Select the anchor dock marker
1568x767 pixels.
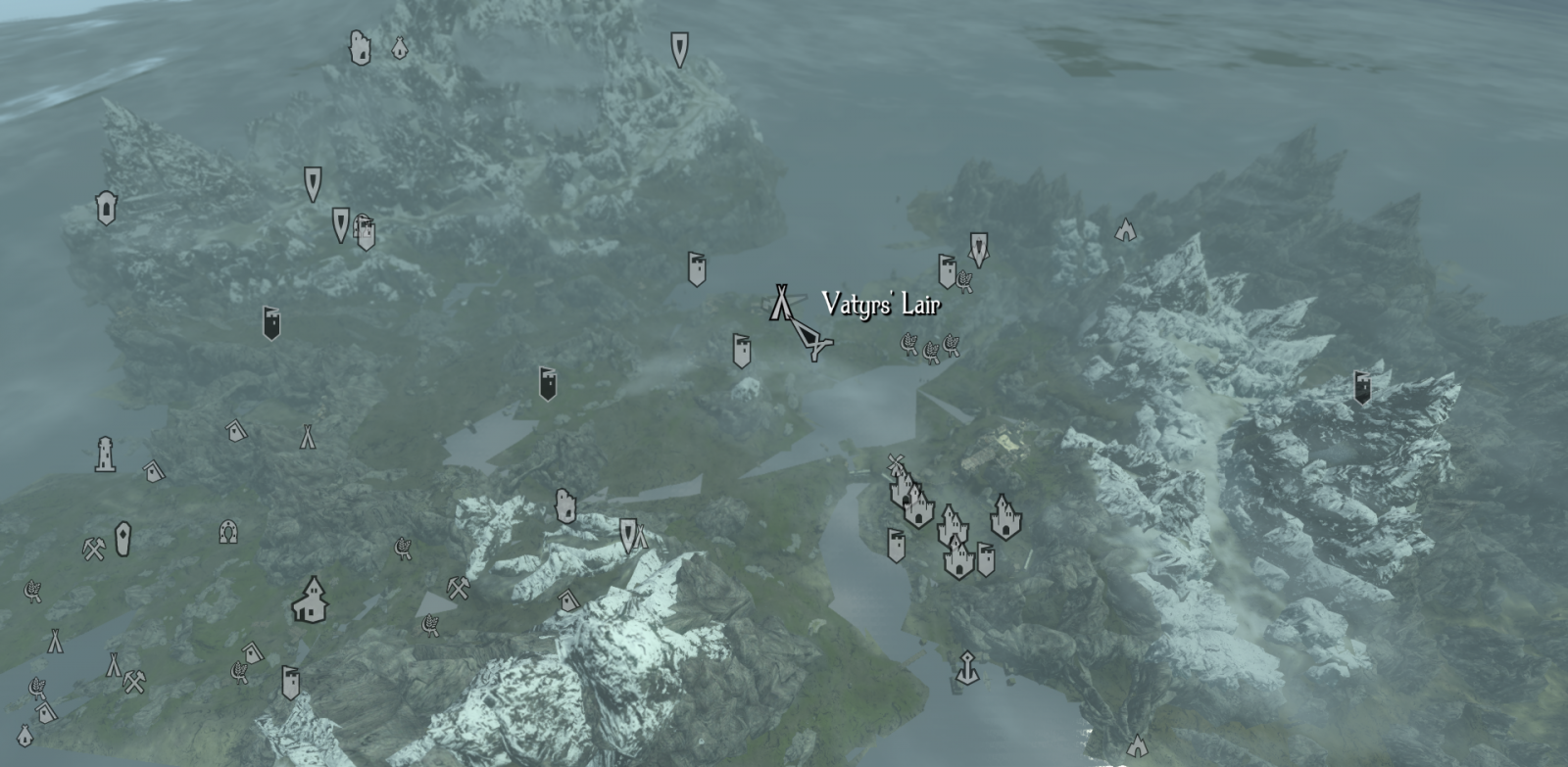coord(966,668)
